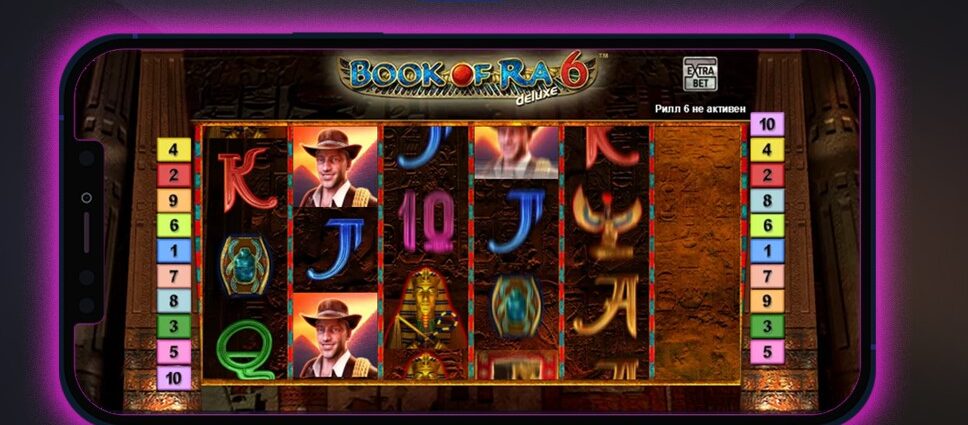Choose payline 8 marker on right side

tap(767, 200)
